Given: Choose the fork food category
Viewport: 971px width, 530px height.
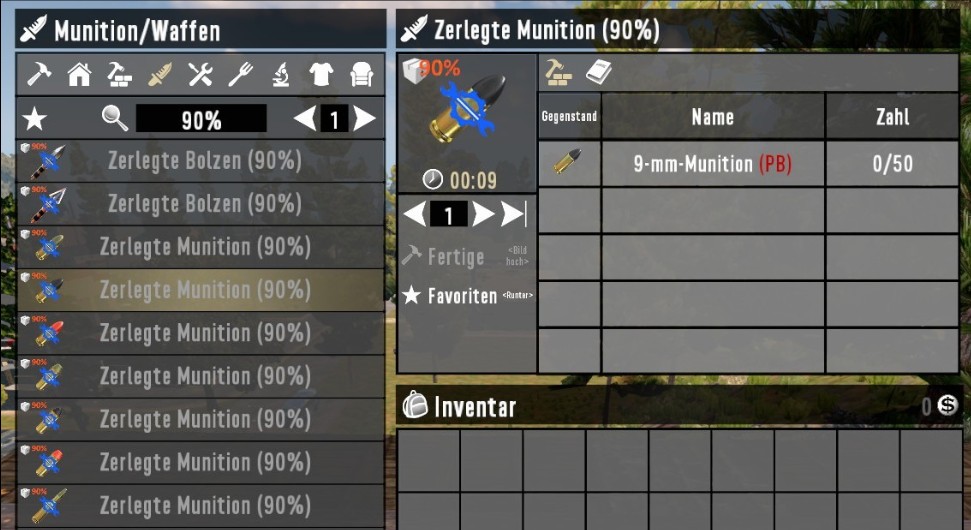Looking at the screenshot, I should (240, 74).
